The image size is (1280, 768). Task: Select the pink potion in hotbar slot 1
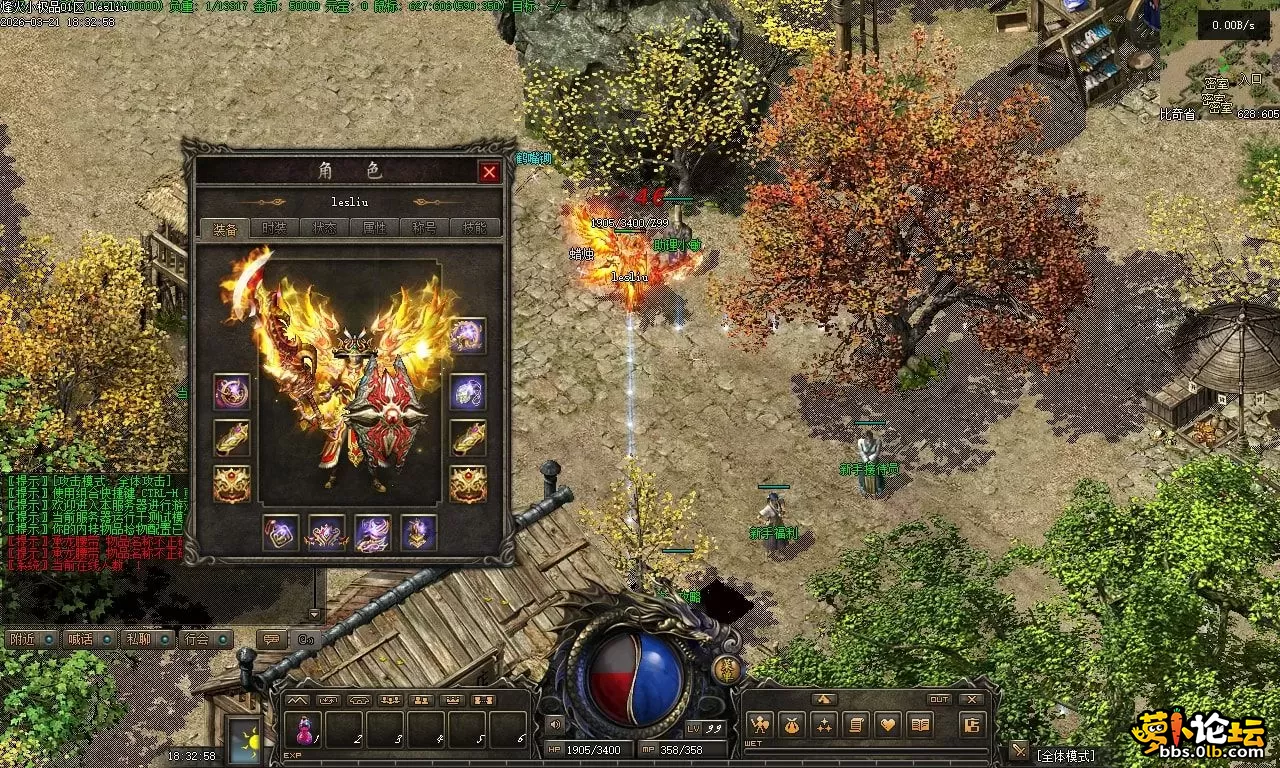coord(303,731)
